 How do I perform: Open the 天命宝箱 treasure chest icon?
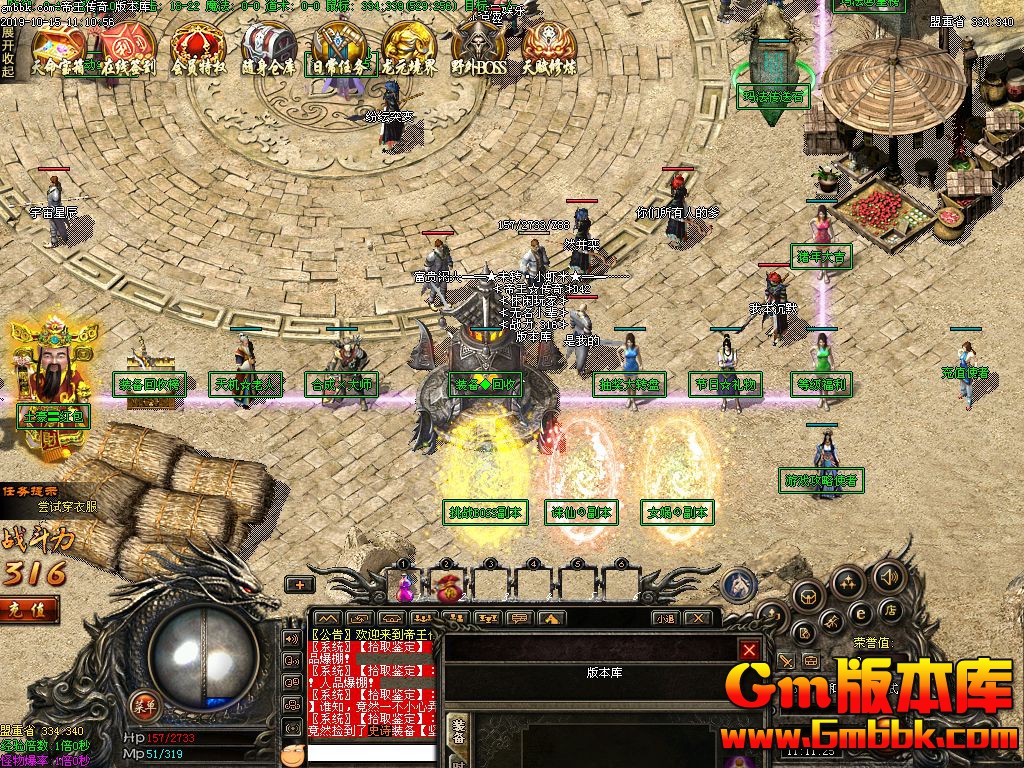tap(57, 48)
